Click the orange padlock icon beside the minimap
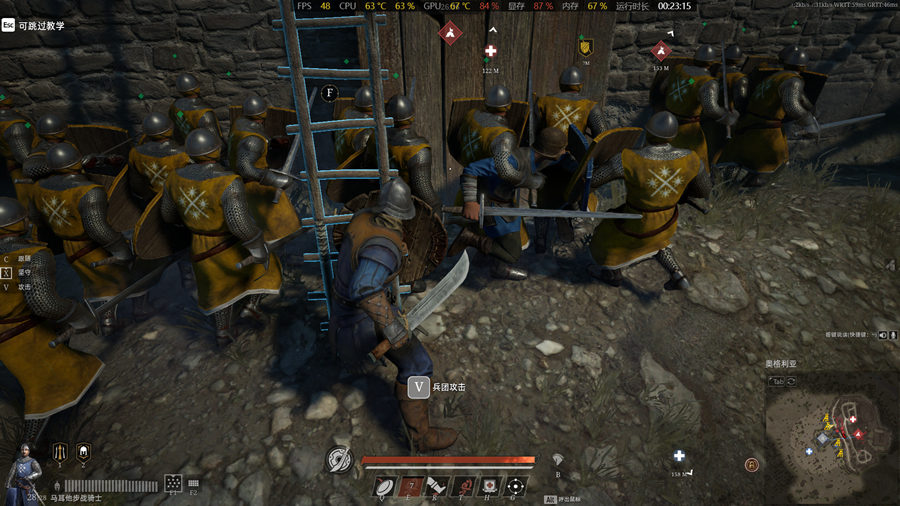The width and height of the screenshot is (900, 506). click(751, 464)
